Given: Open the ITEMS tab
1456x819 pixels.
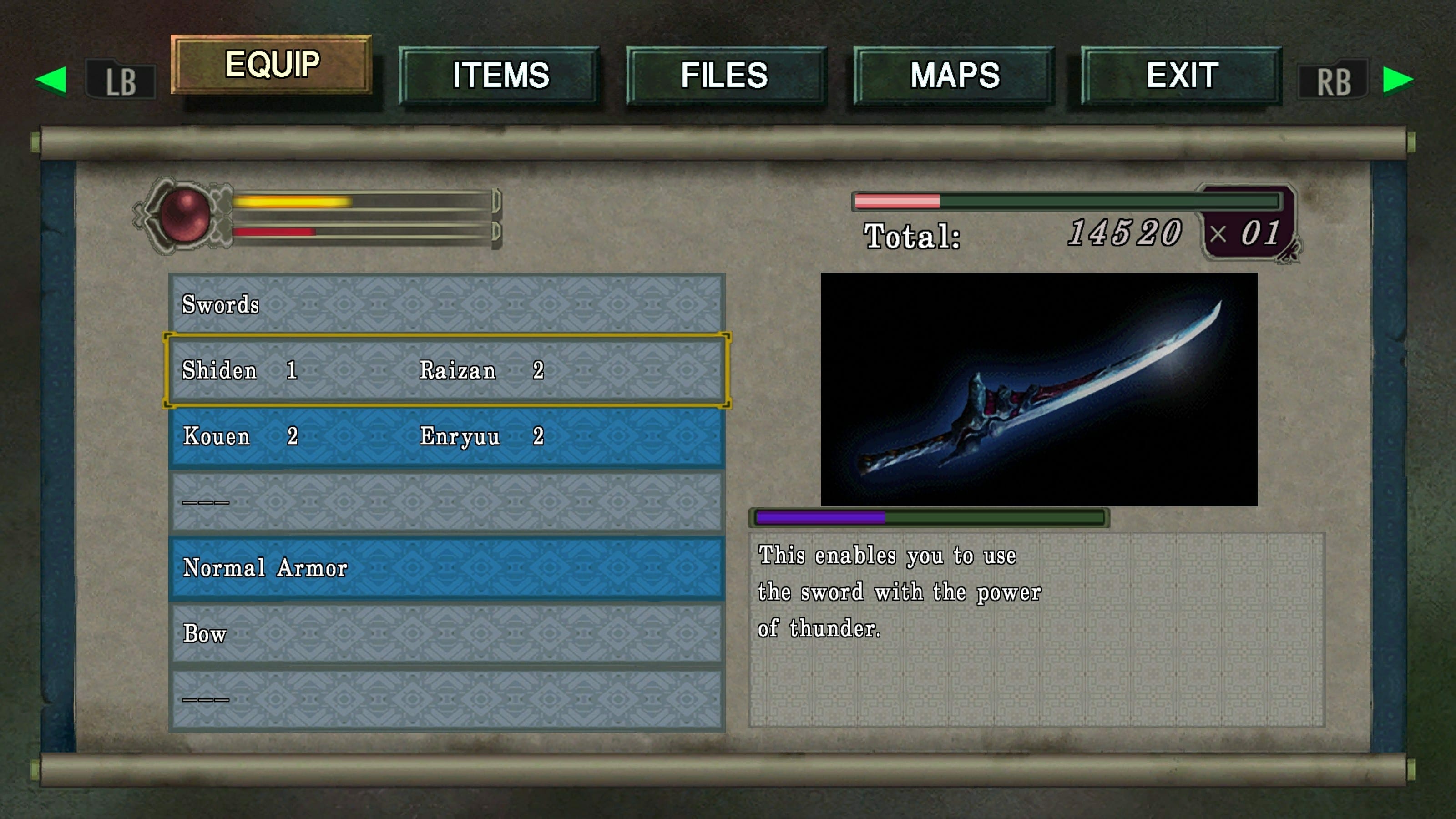Looking at the screenshot, I should [500, 75].
